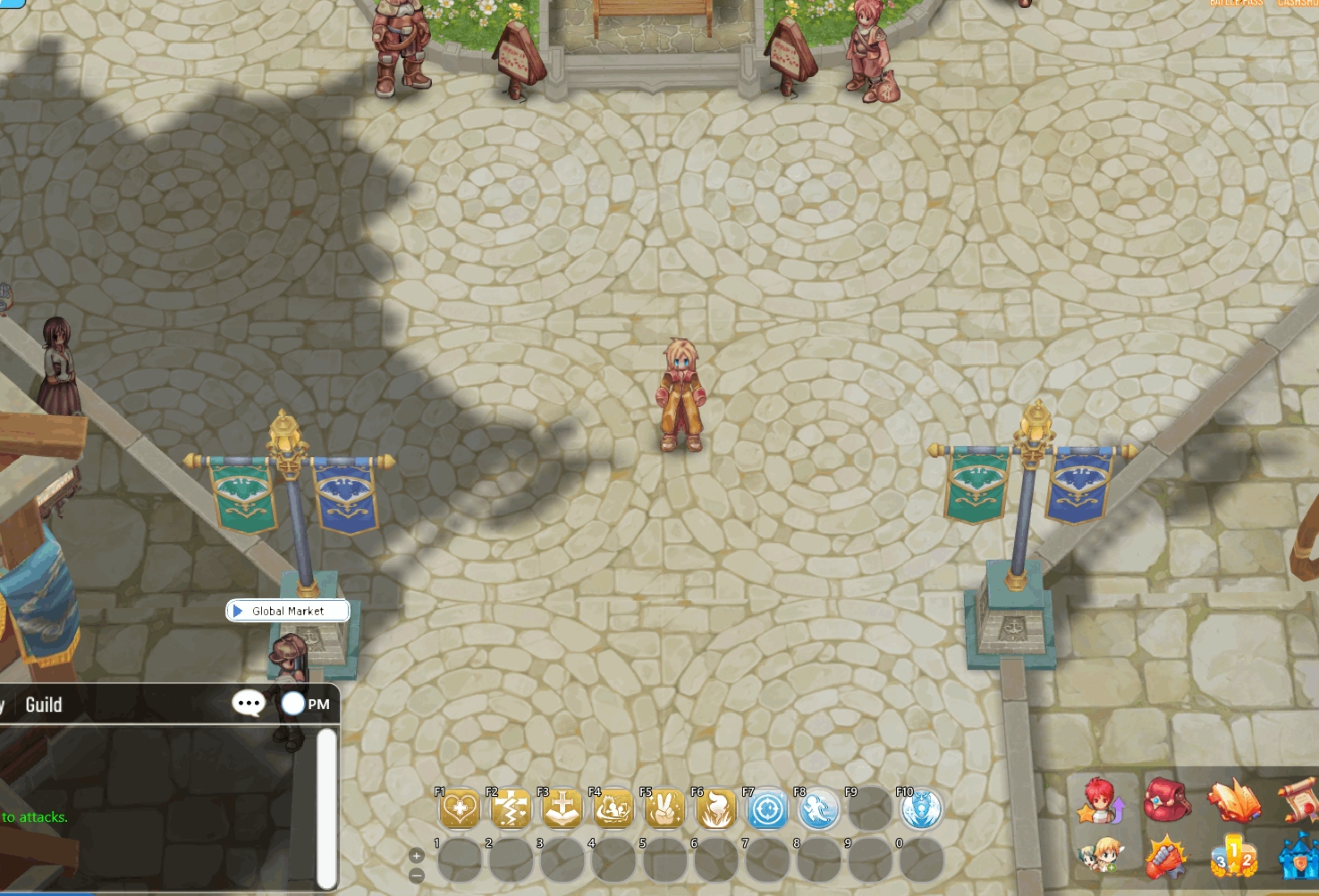Click the minus button beside the hotbar
1319x896 pixels.
click(417, 875)
